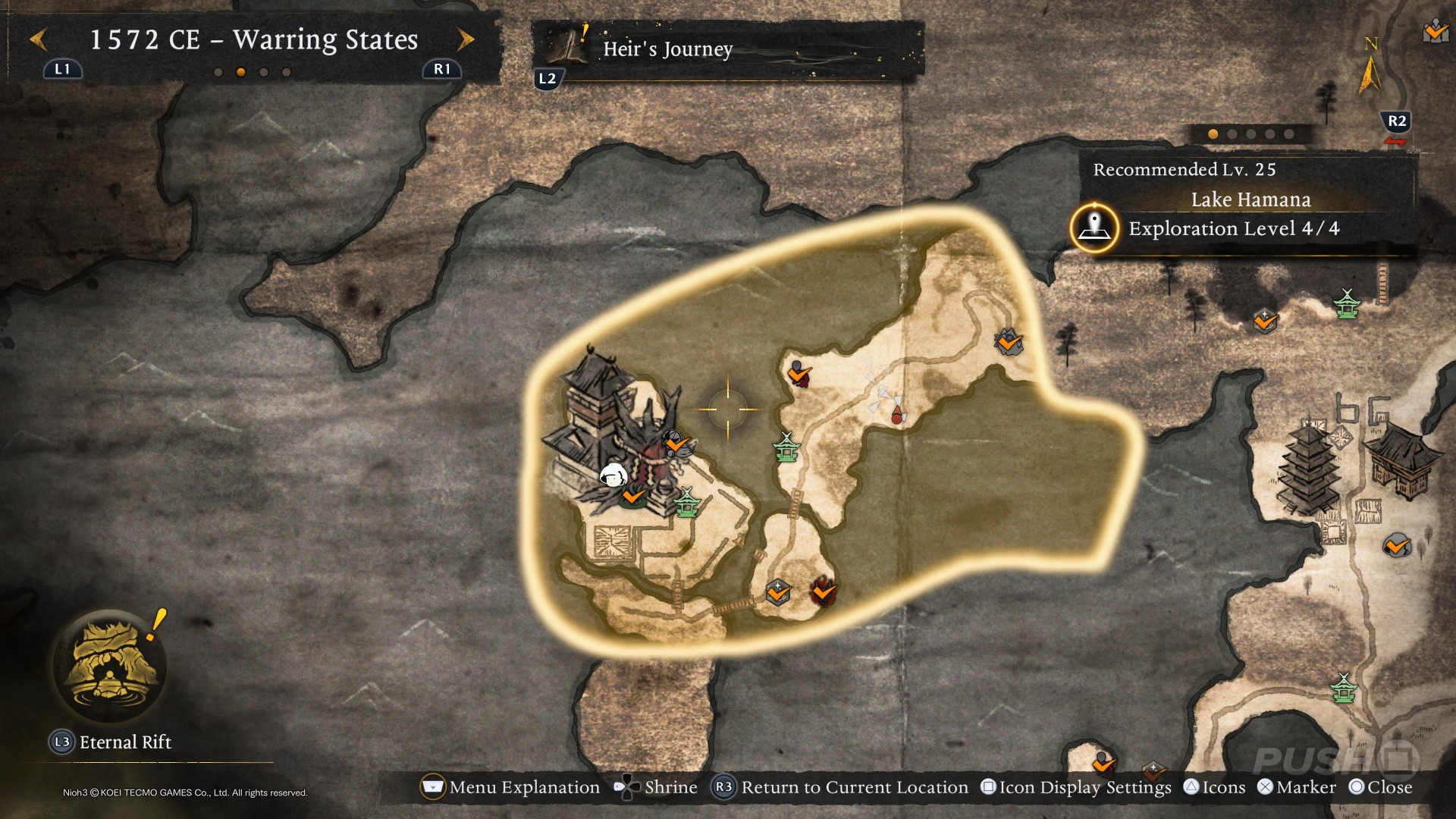Click the Lake Hamana location pin icon

tap(1094, 227)
